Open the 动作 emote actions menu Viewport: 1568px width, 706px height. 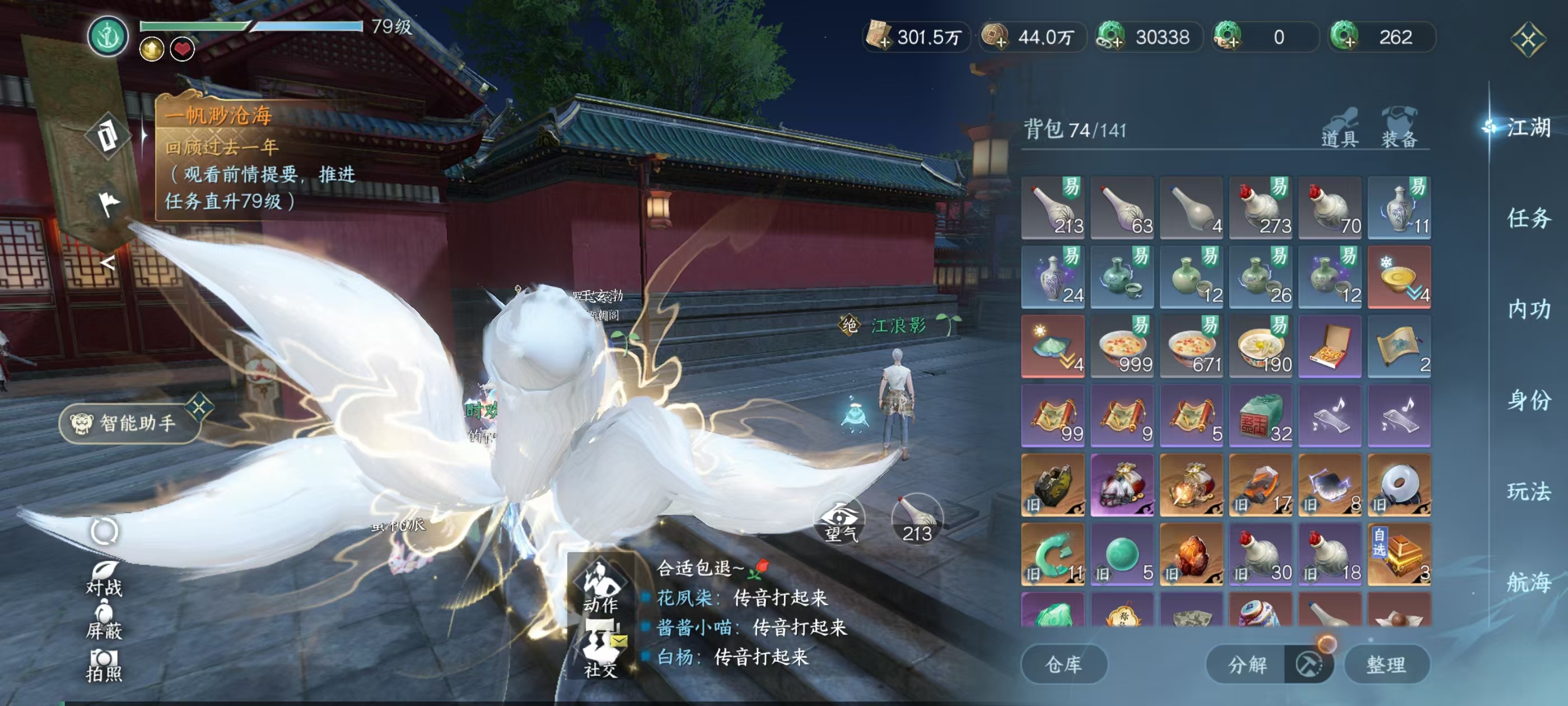[x=600, y=586]
